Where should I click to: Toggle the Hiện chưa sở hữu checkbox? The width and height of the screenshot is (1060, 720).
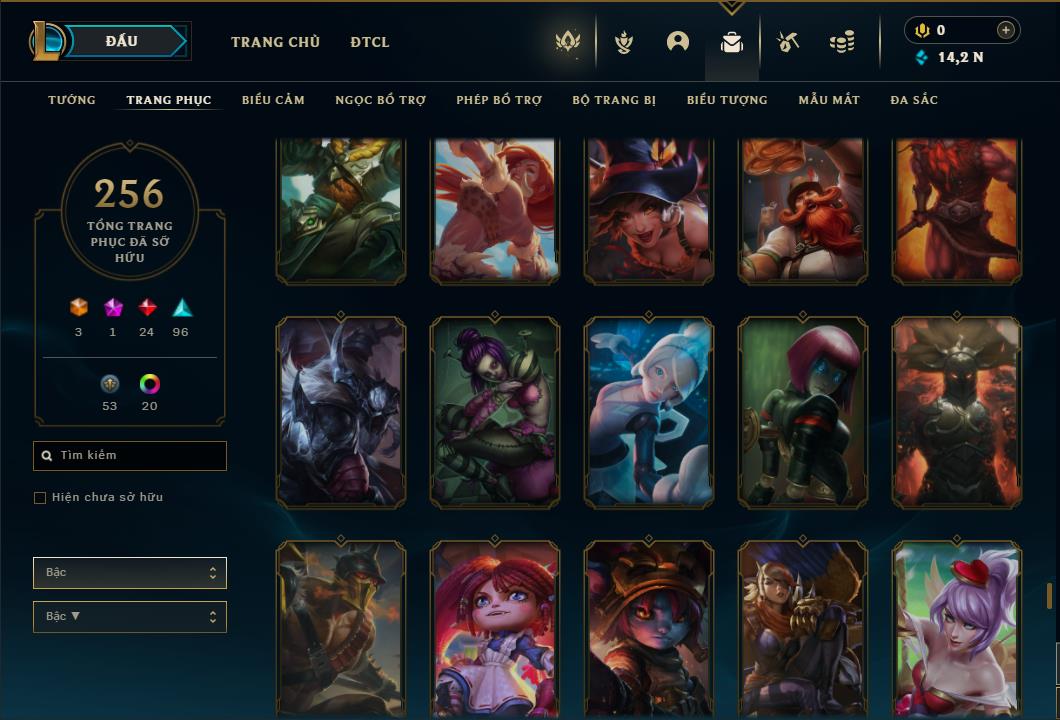pos(40,498)
